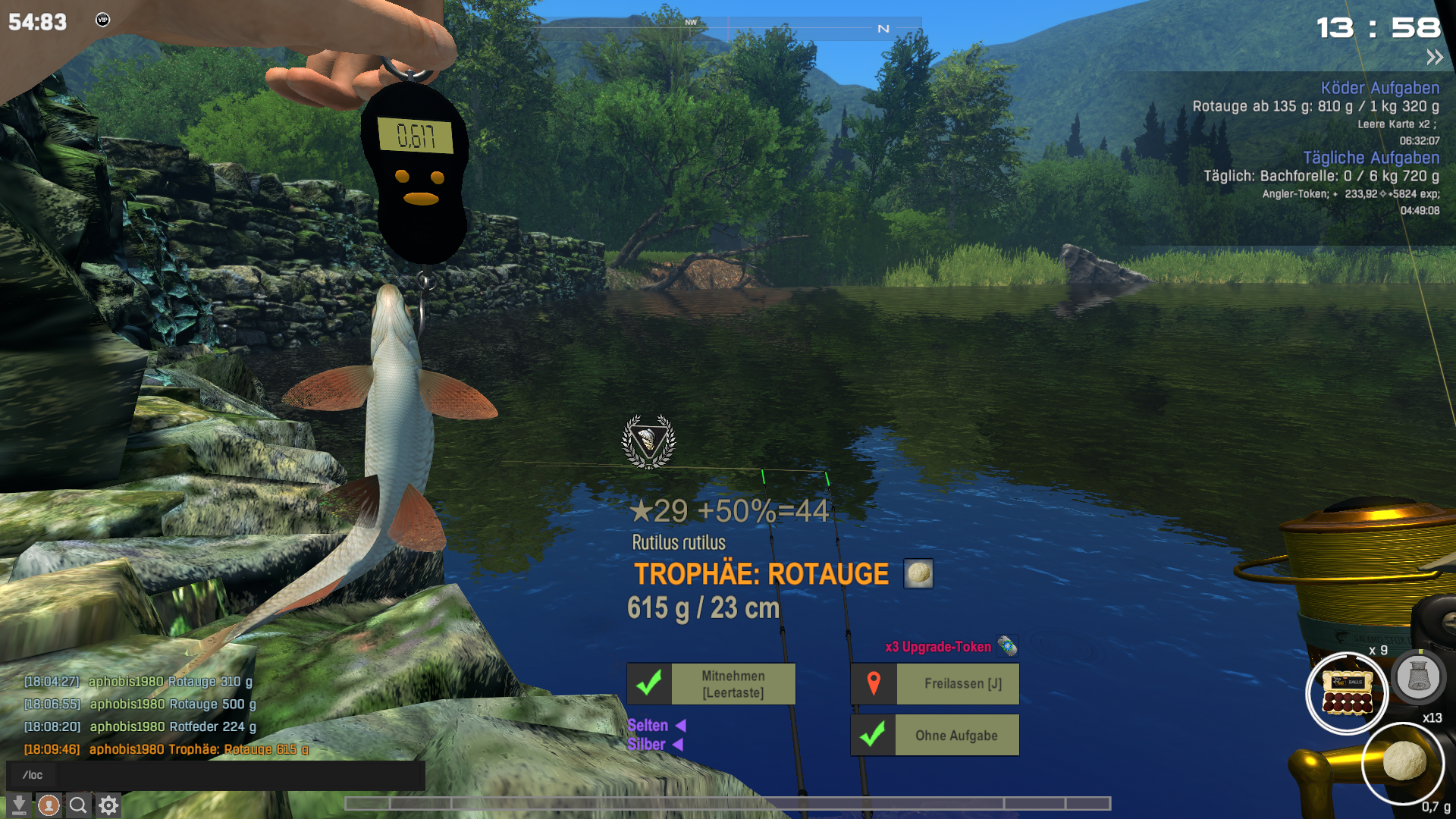Open the magnifying glass search icon

[78, 805]
